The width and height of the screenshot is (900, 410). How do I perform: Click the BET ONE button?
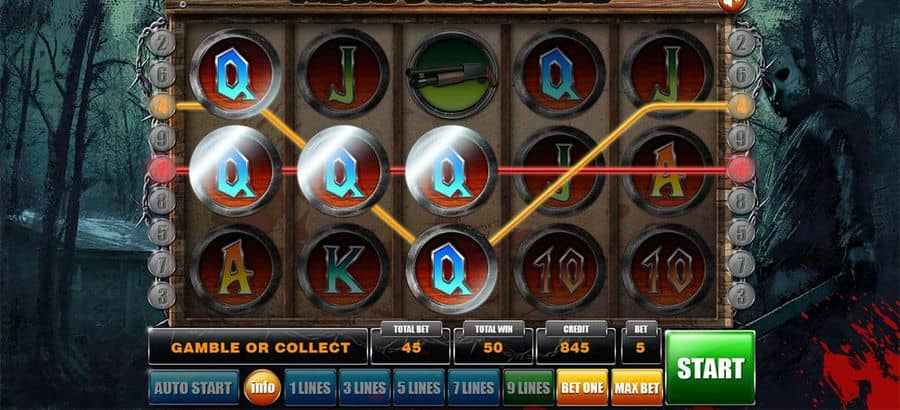(581, 387)
